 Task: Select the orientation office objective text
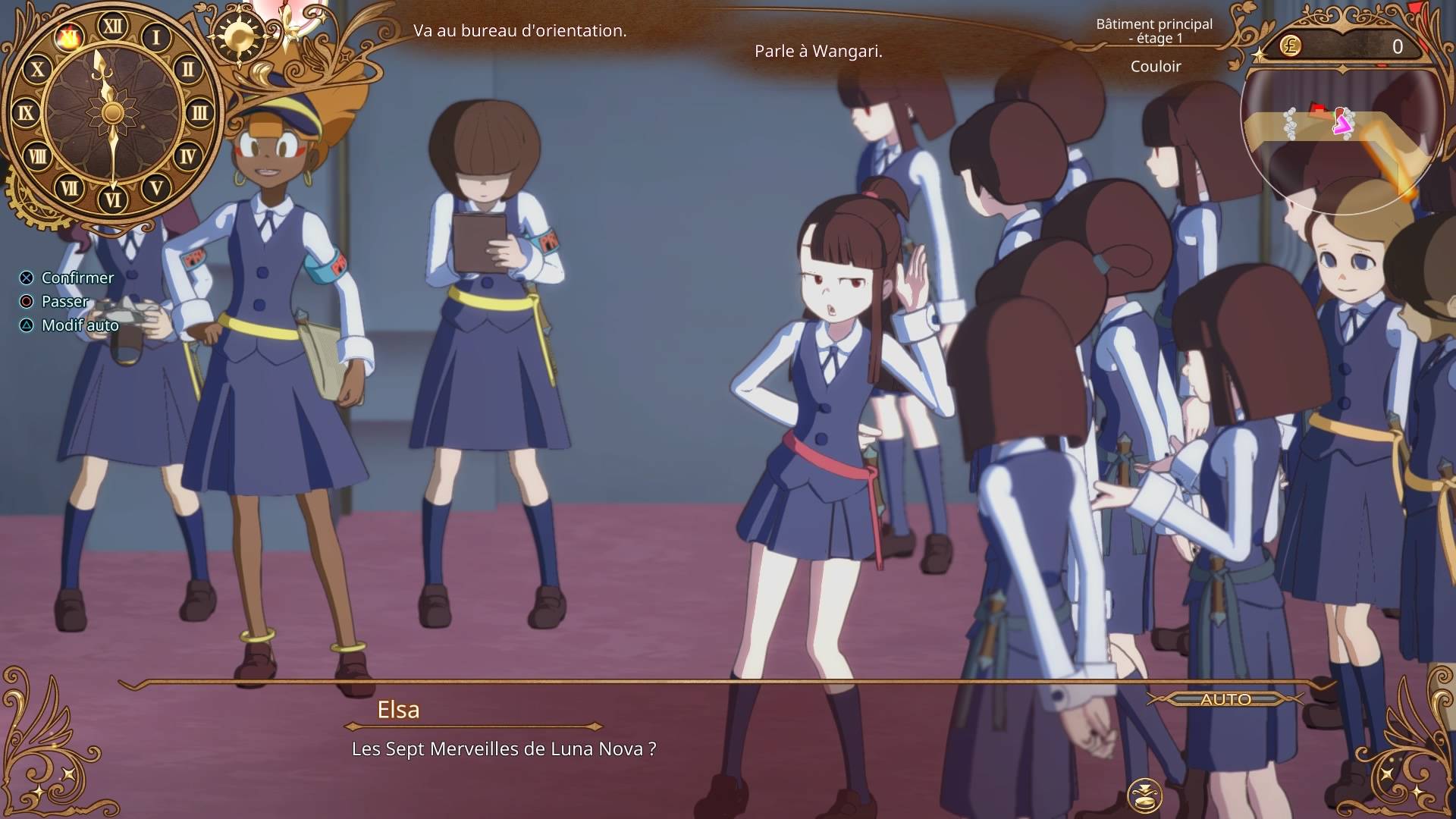(519, 31)
